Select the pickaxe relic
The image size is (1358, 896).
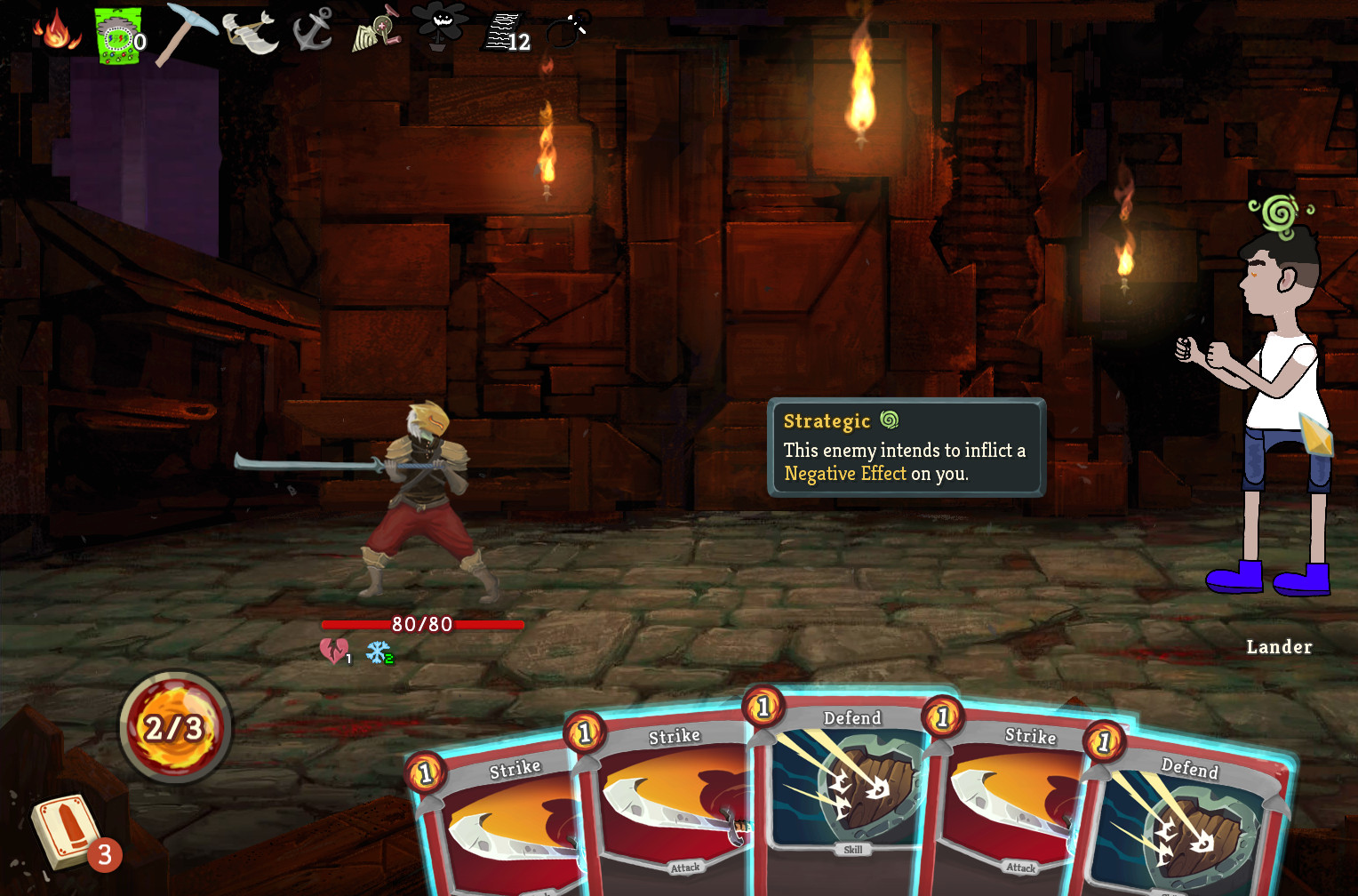185,32
